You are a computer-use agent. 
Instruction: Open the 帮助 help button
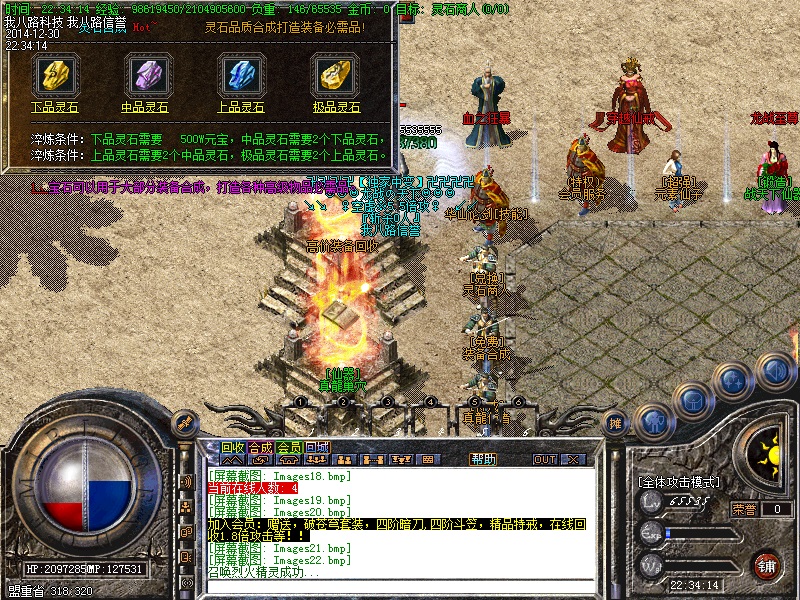[483, 459]
